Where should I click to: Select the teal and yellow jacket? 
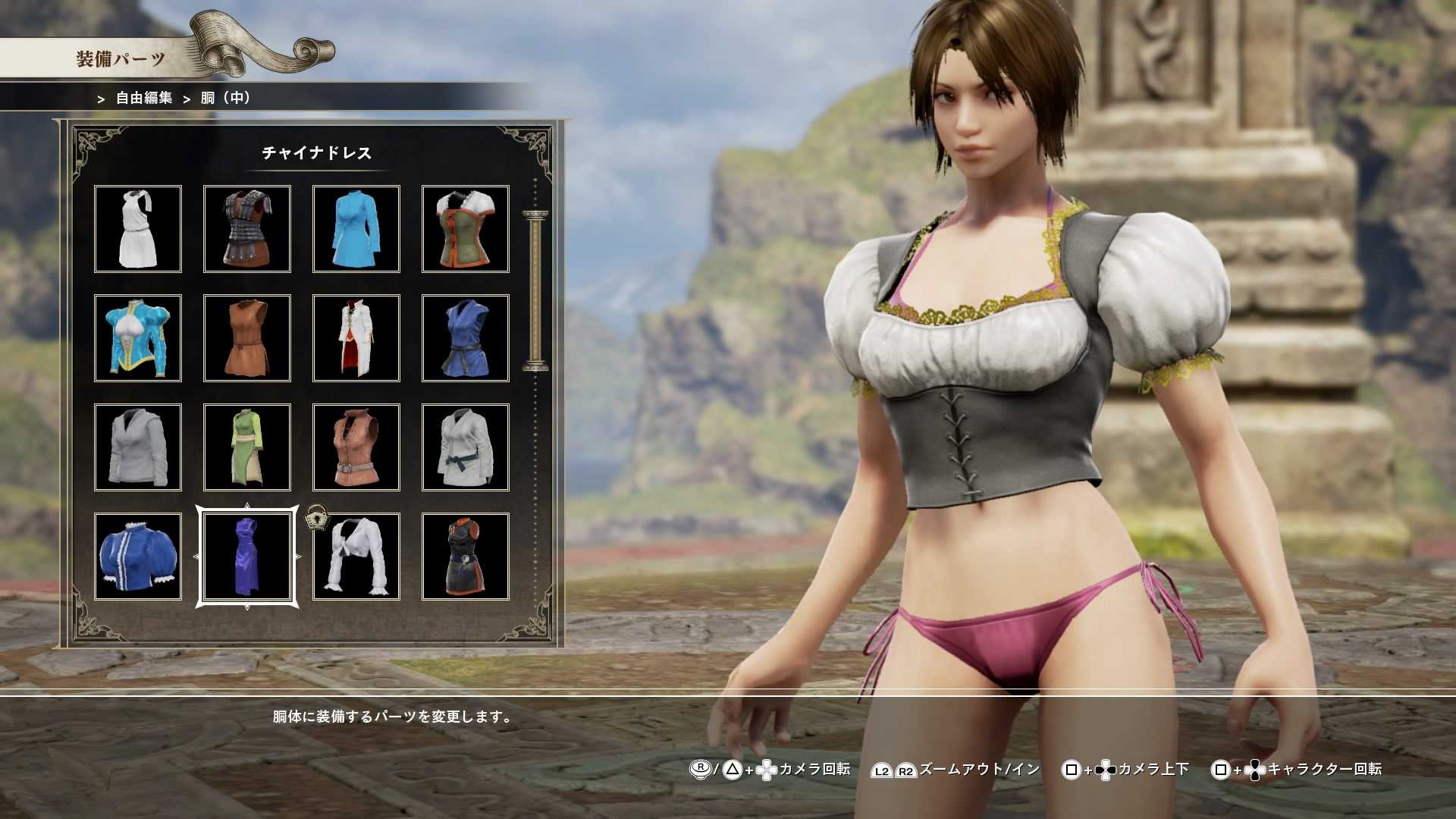[x=138, y=337]
